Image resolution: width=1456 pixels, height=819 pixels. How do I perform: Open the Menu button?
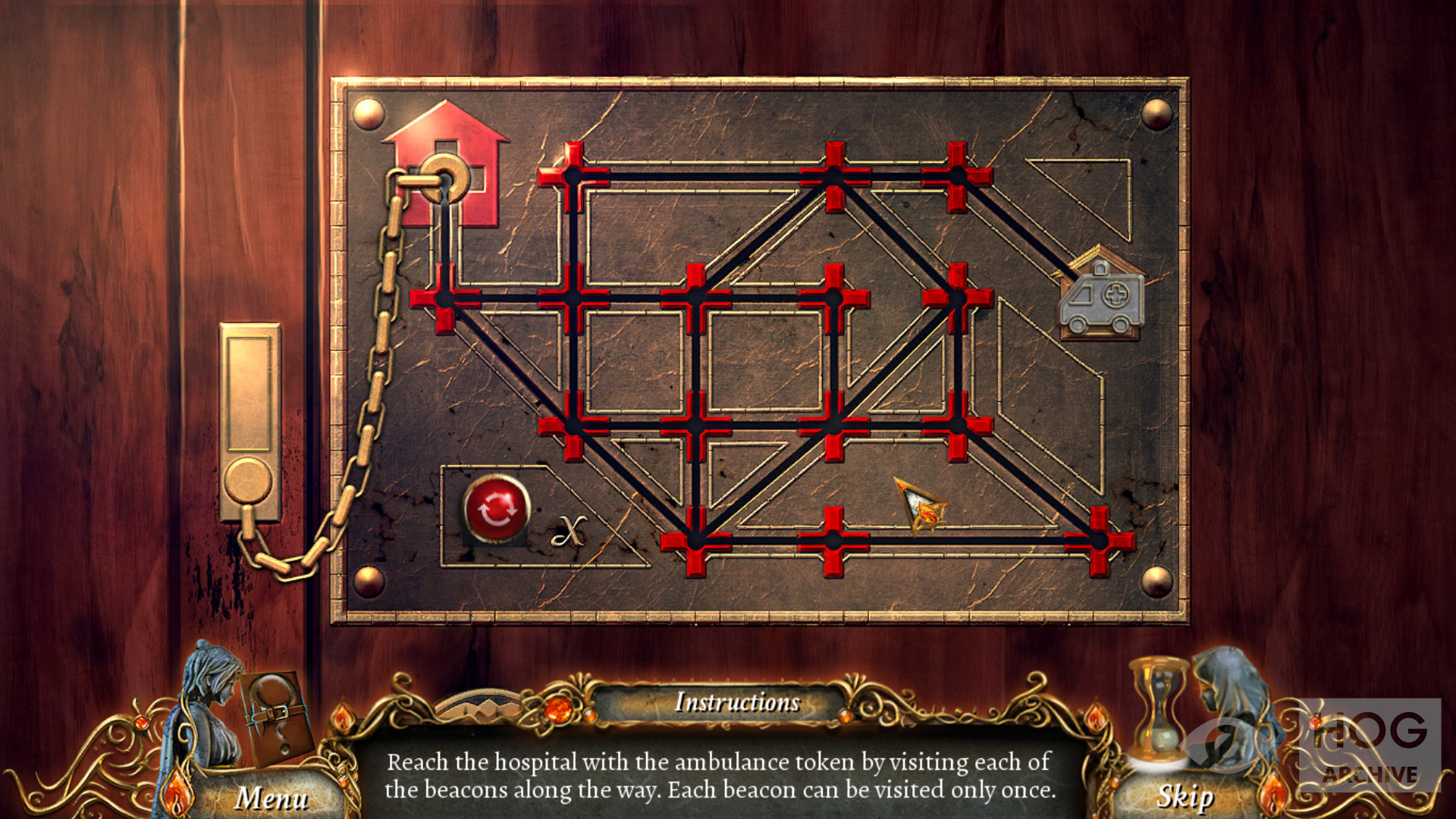[x=271, y=797]
